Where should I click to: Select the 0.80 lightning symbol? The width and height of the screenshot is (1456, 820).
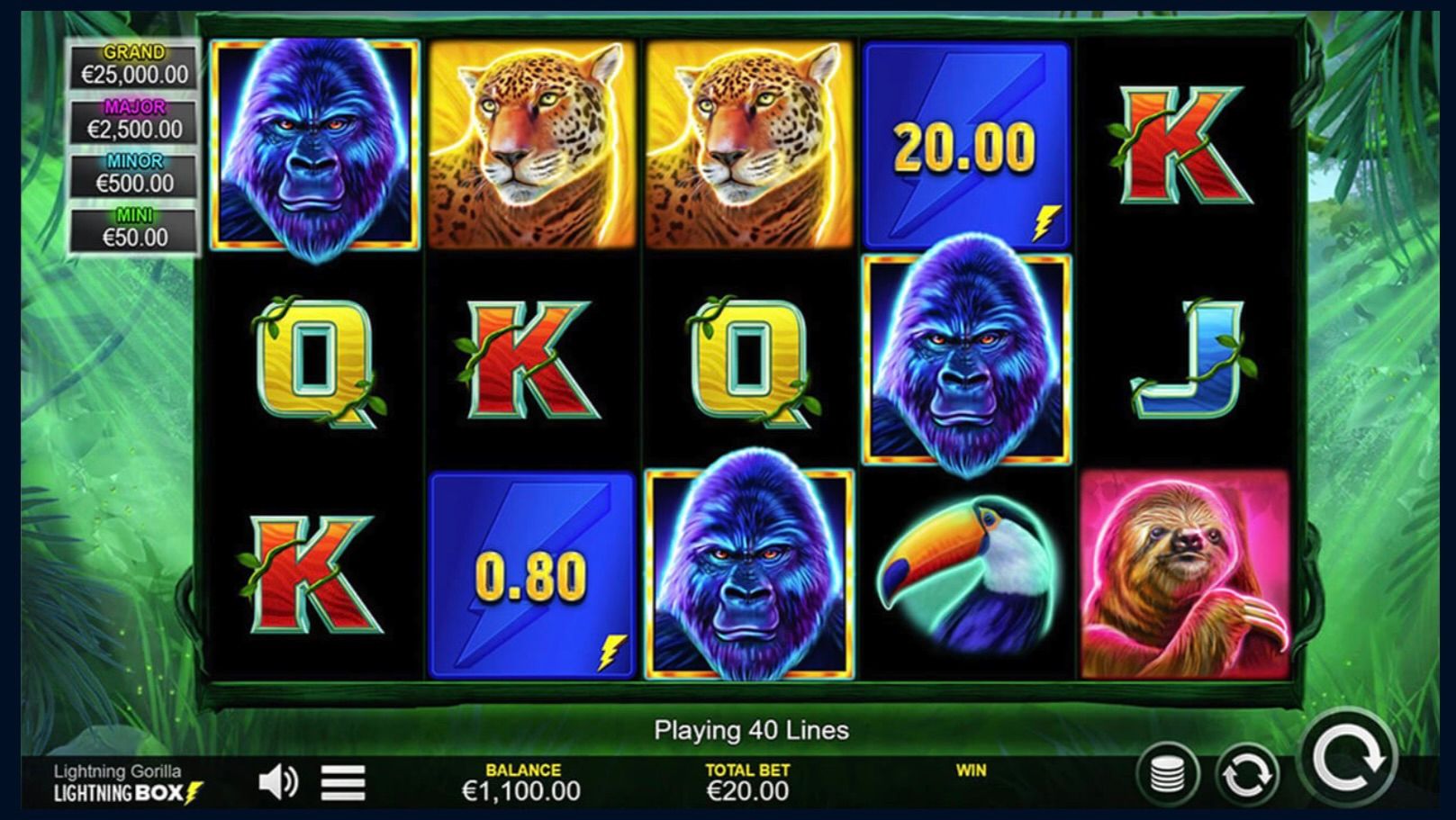pos(531,573)
